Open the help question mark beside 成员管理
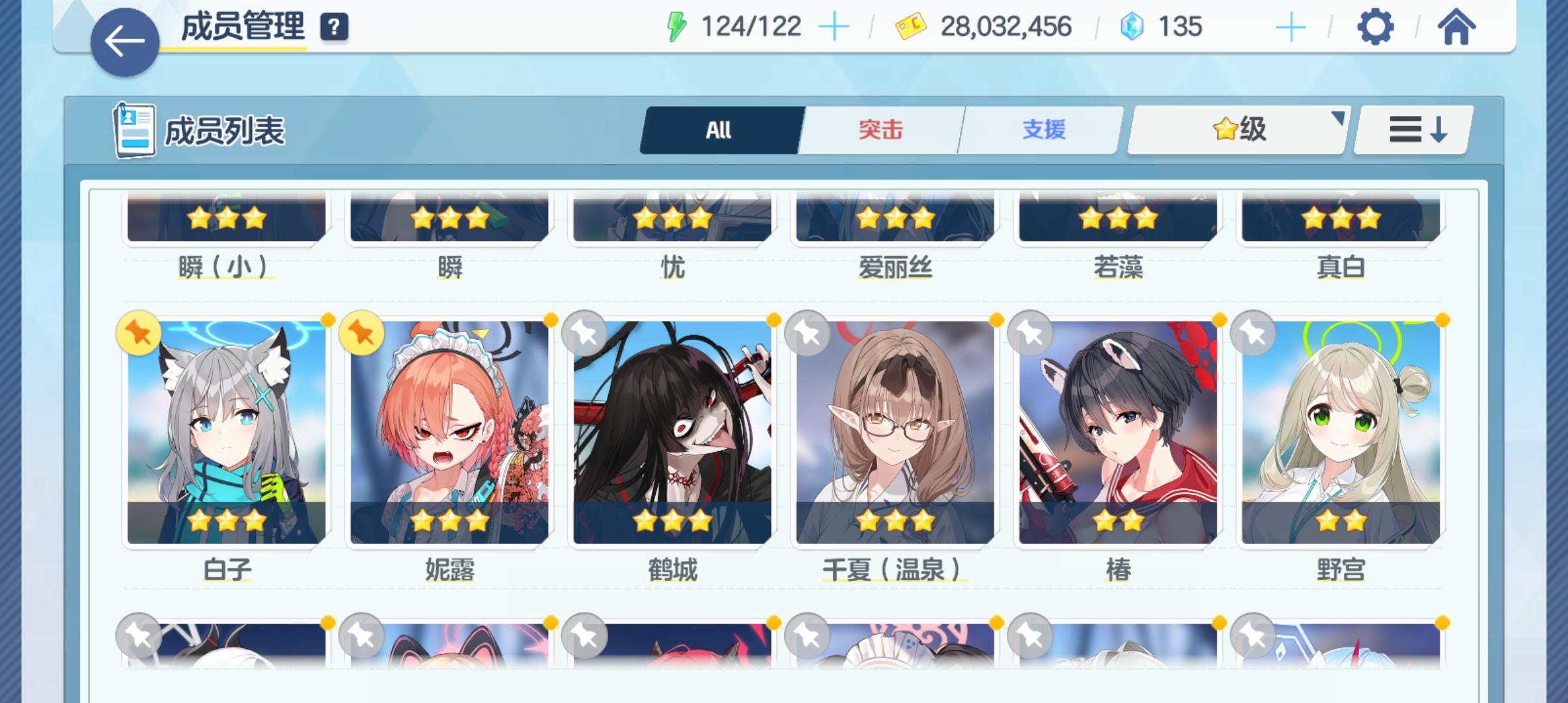 pos(333,29)
